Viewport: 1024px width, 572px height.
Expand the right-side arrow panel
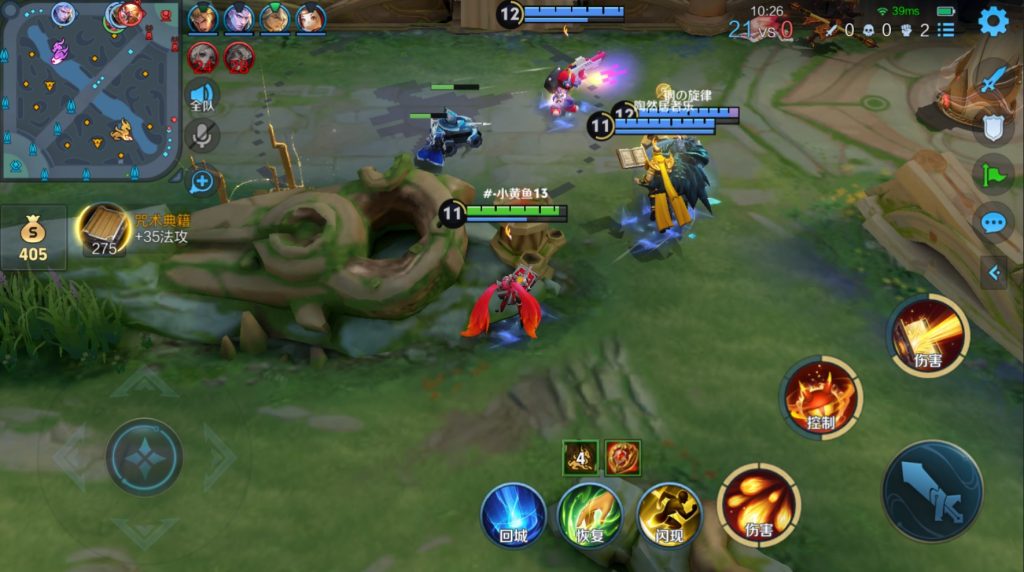click(994, 271)
